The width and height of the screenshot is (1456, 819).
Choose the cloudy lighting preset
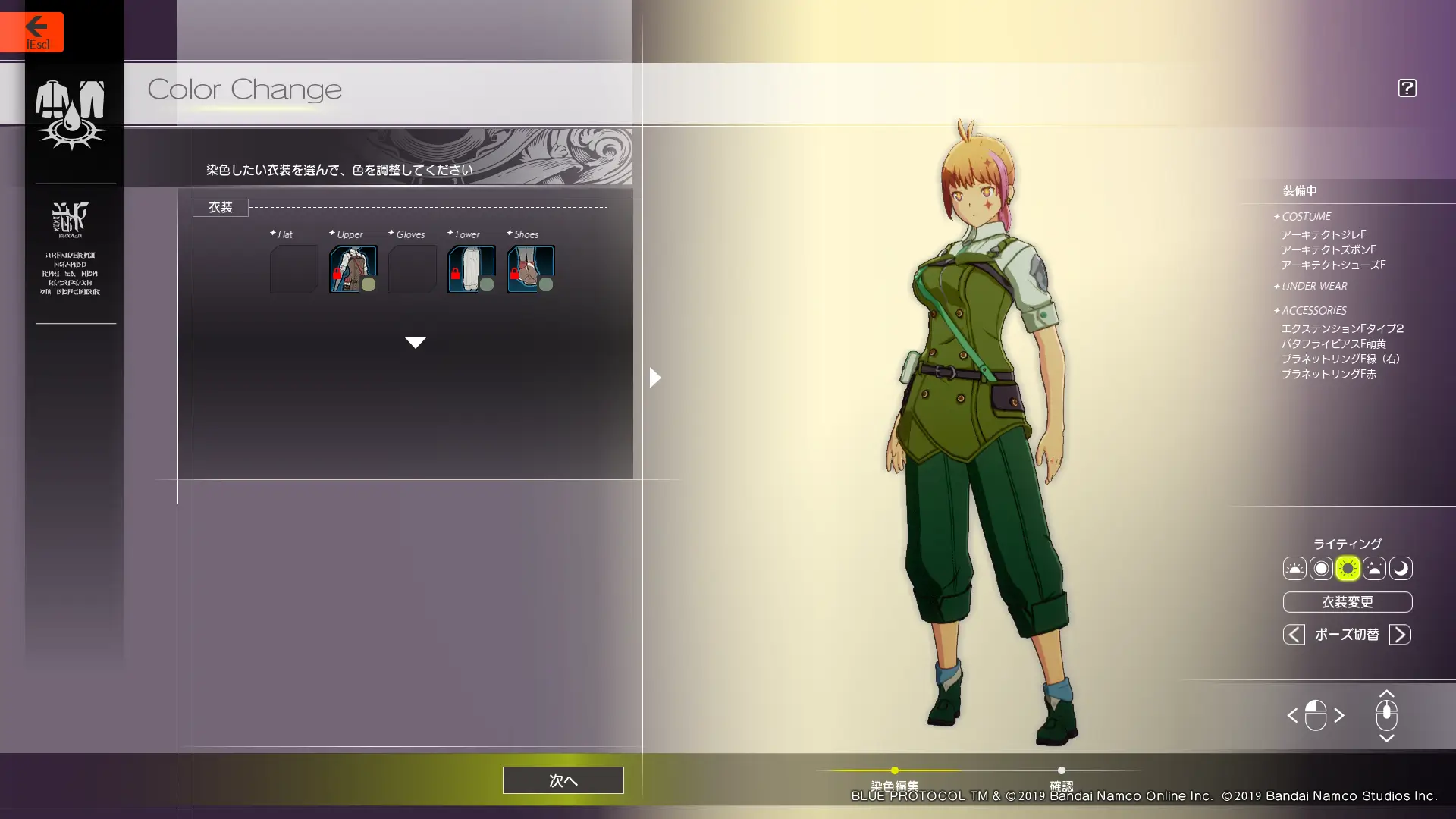point(1374,569)
